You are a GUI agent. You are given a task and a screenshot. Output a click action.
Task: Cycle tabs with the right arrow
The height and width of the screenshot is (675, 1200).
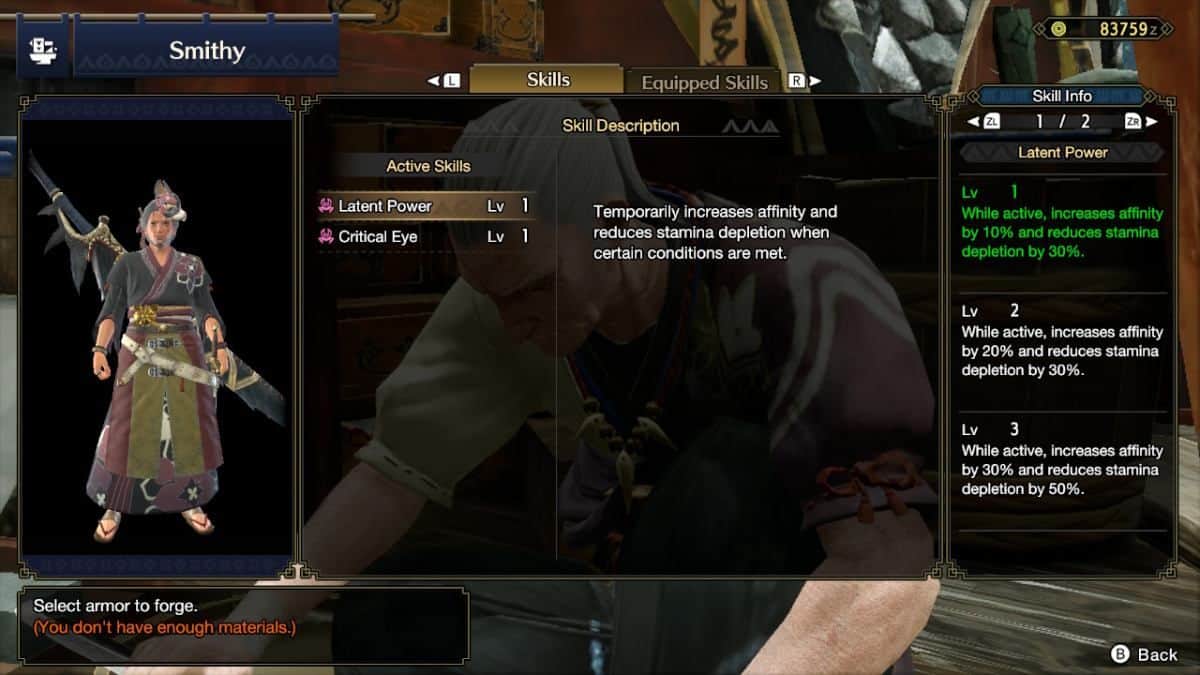coord(806,81)
